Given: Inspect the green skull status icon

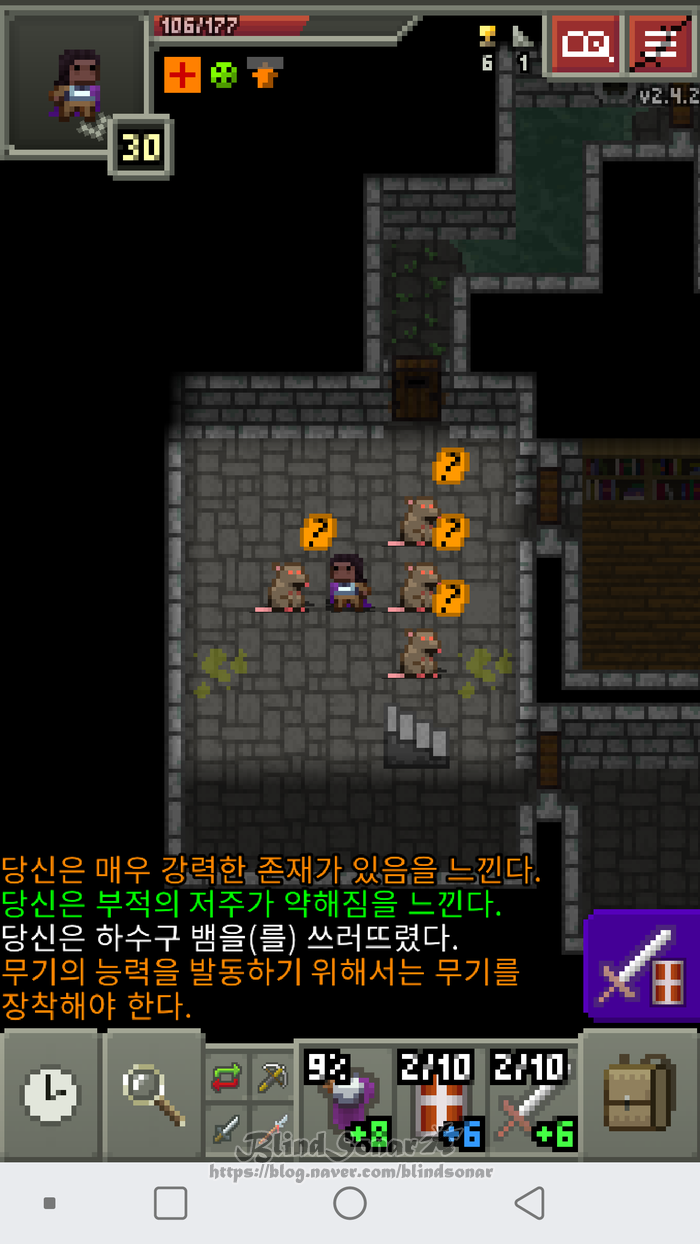Looking at the screenshot, I should [224, 75].
